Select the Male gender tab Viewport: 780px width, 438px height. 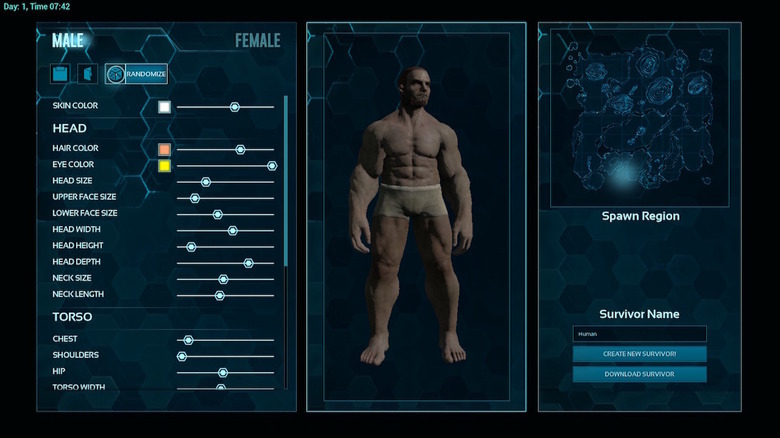coord(68,41)
